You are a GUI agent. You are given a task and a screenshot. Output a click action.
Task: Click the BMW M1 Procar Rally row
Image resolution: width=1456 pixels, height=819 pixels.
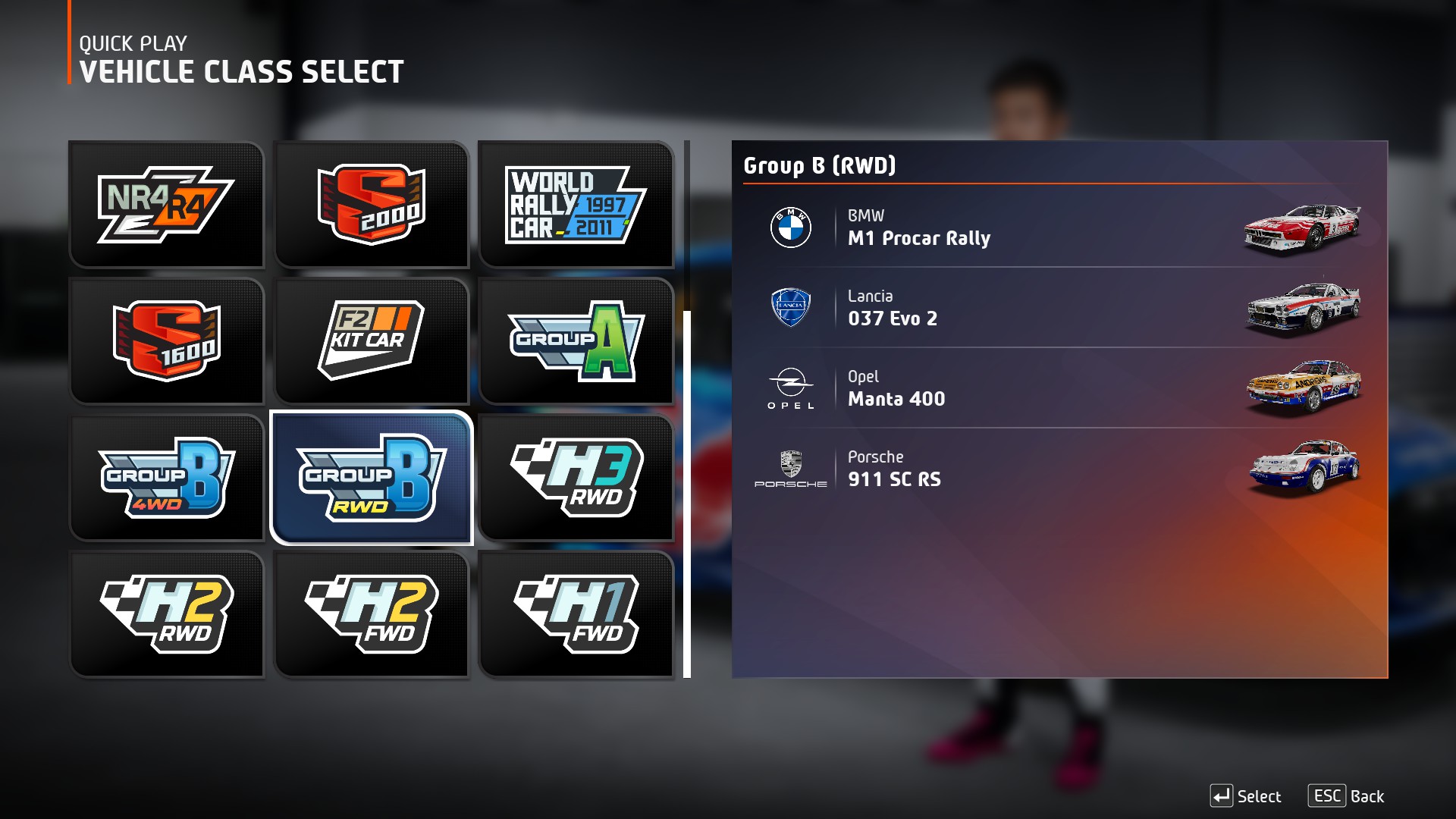(1059, 227)
